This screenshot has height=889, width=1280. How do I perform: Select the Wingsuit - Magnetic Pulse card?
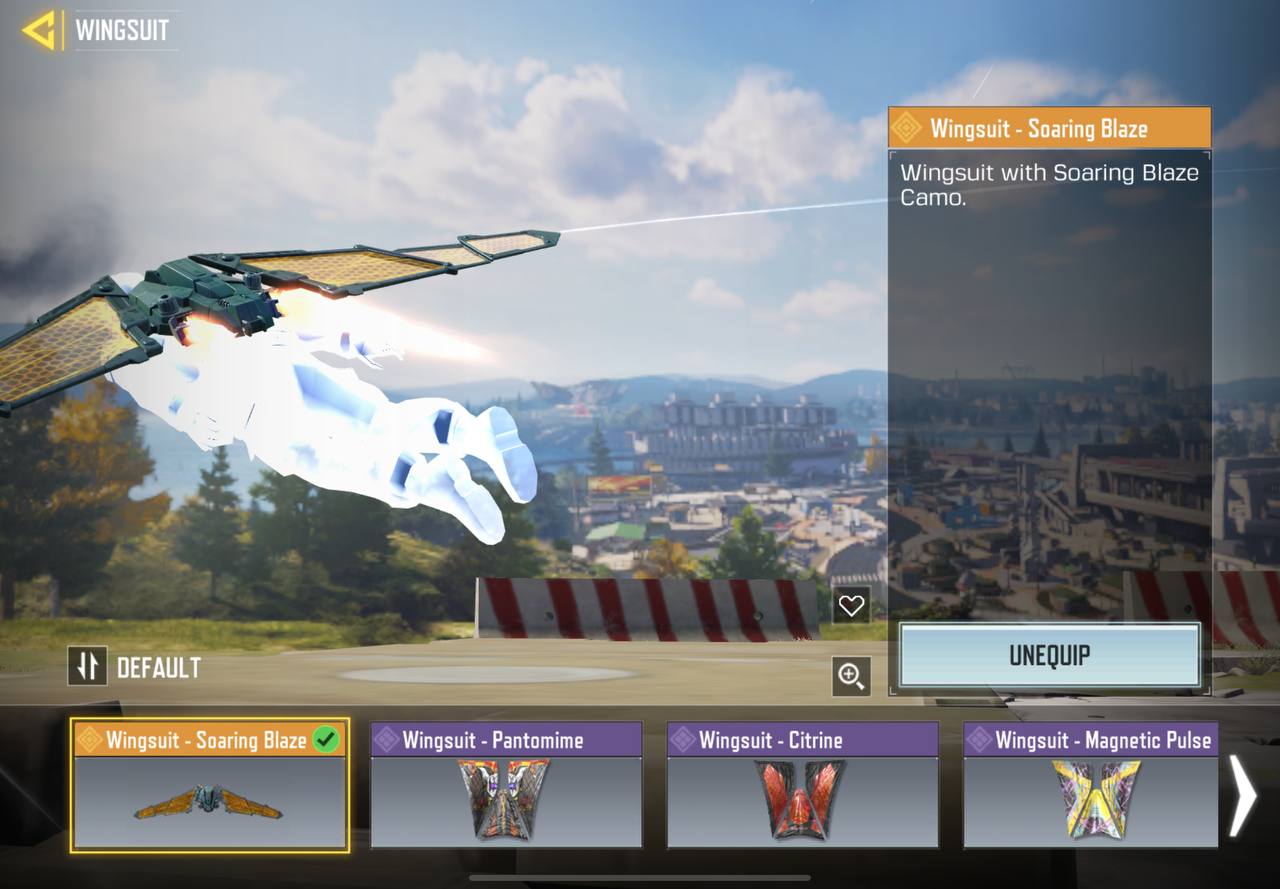pos(1090,786)
